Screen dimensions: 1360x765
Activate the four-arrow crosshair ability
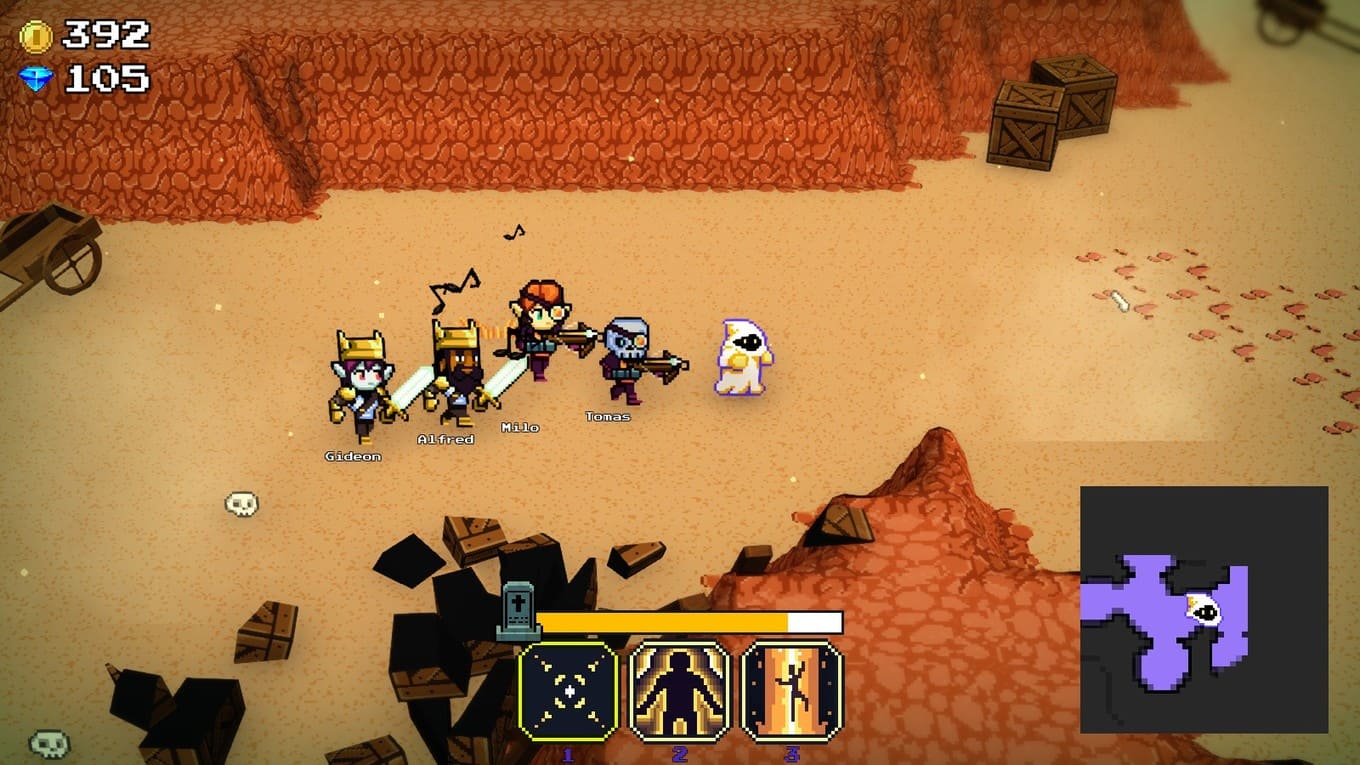[568, 691]
